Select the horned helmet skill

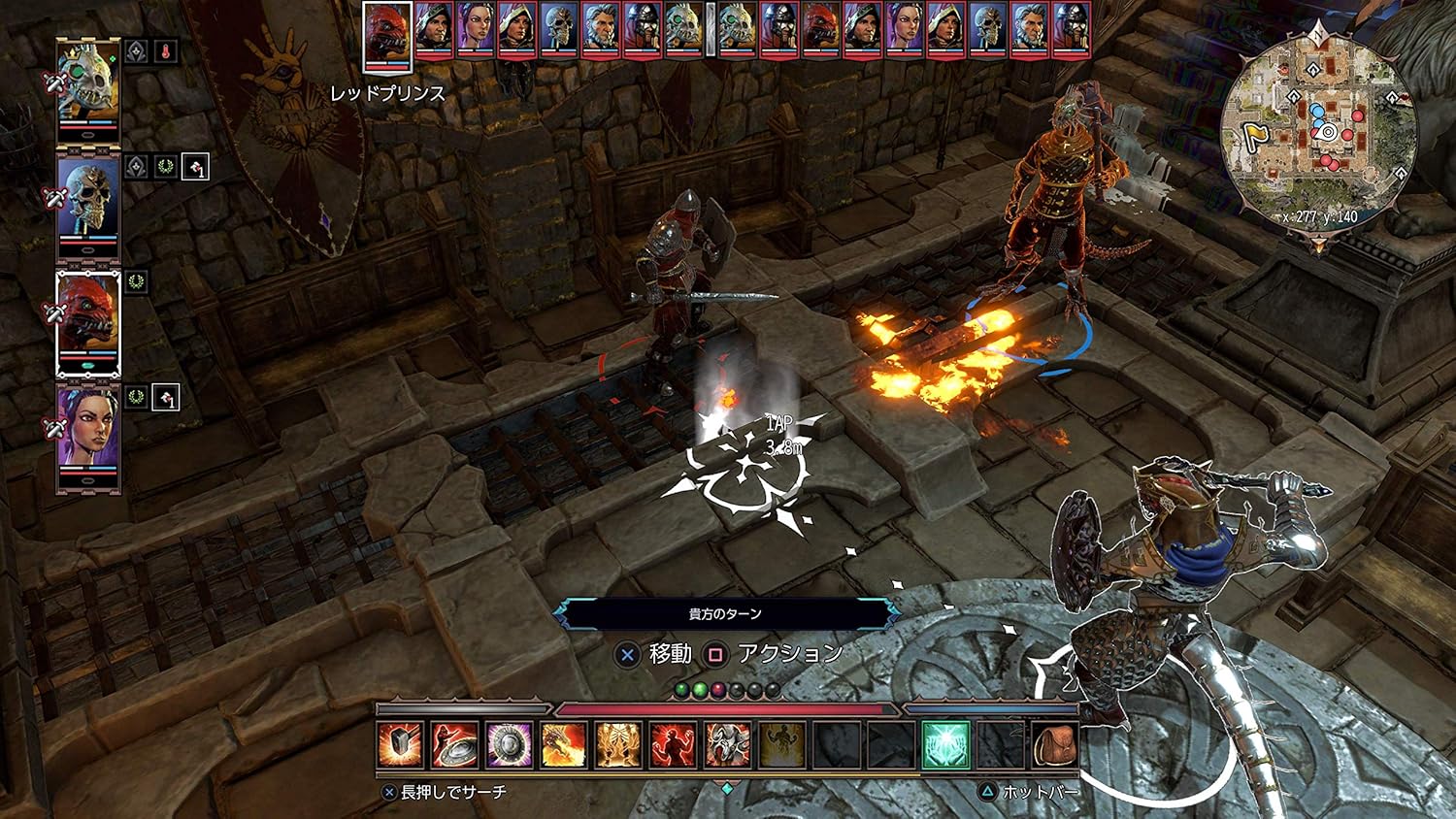[x=727, y=745]
